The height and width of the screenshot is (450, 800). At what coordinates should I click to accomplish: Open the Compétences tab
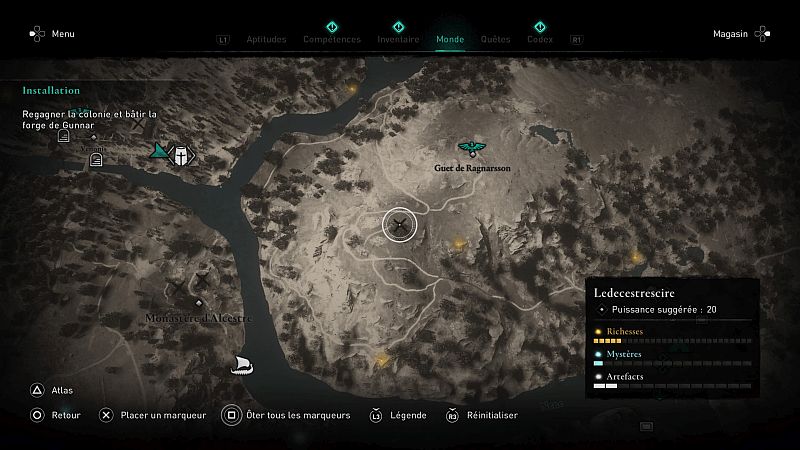331,40
